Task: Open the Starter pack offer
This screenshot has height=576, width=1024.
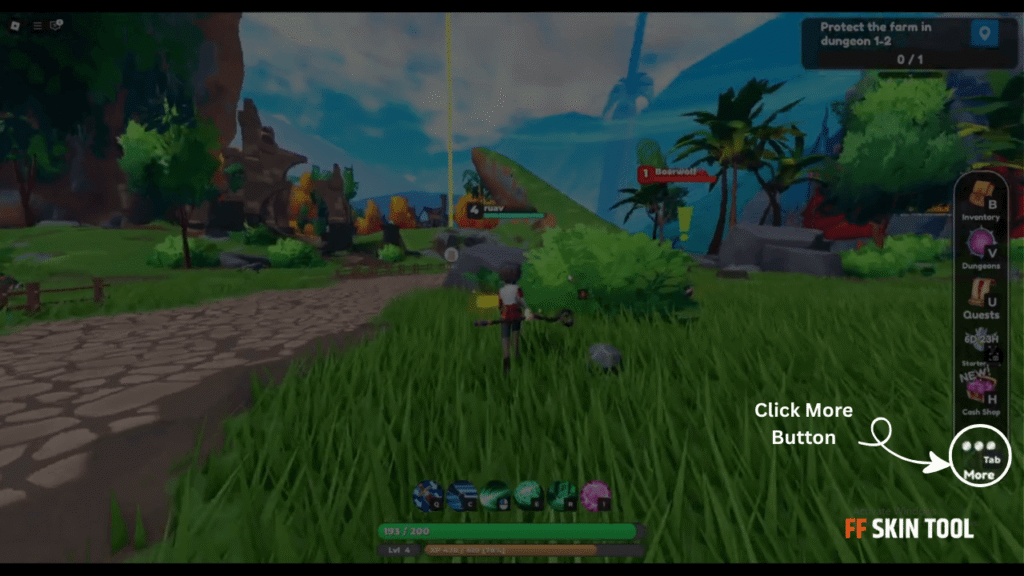Action: point(981,343)
